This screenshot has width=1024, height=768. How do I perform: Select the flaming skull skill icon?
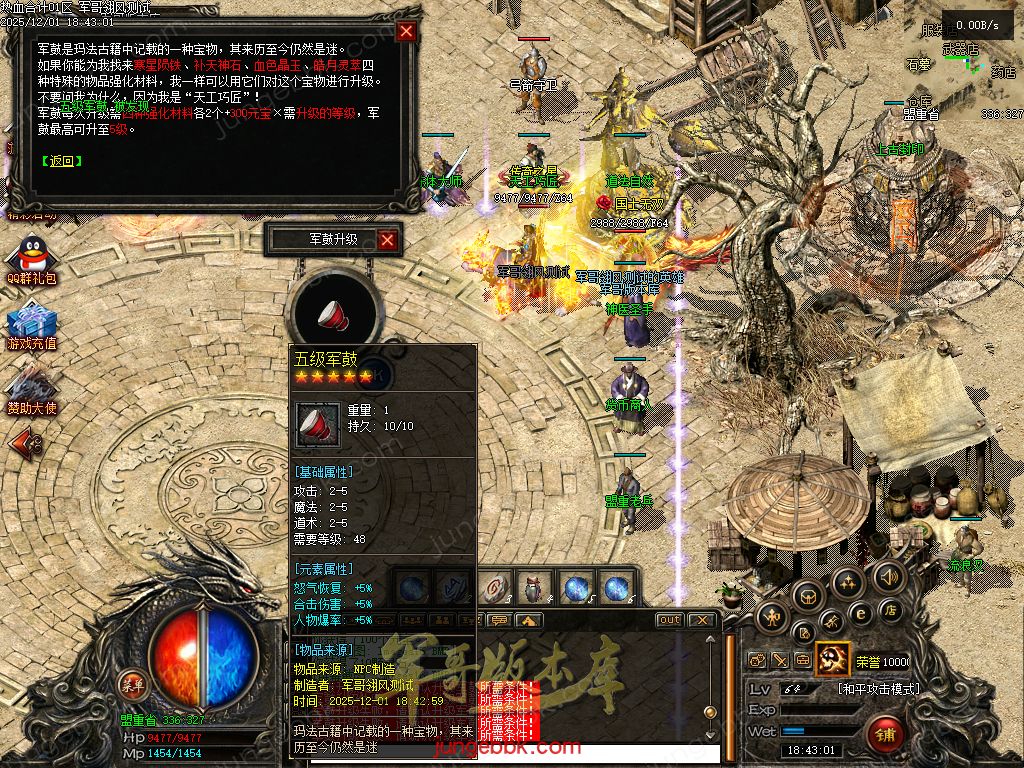coord(831,660)
